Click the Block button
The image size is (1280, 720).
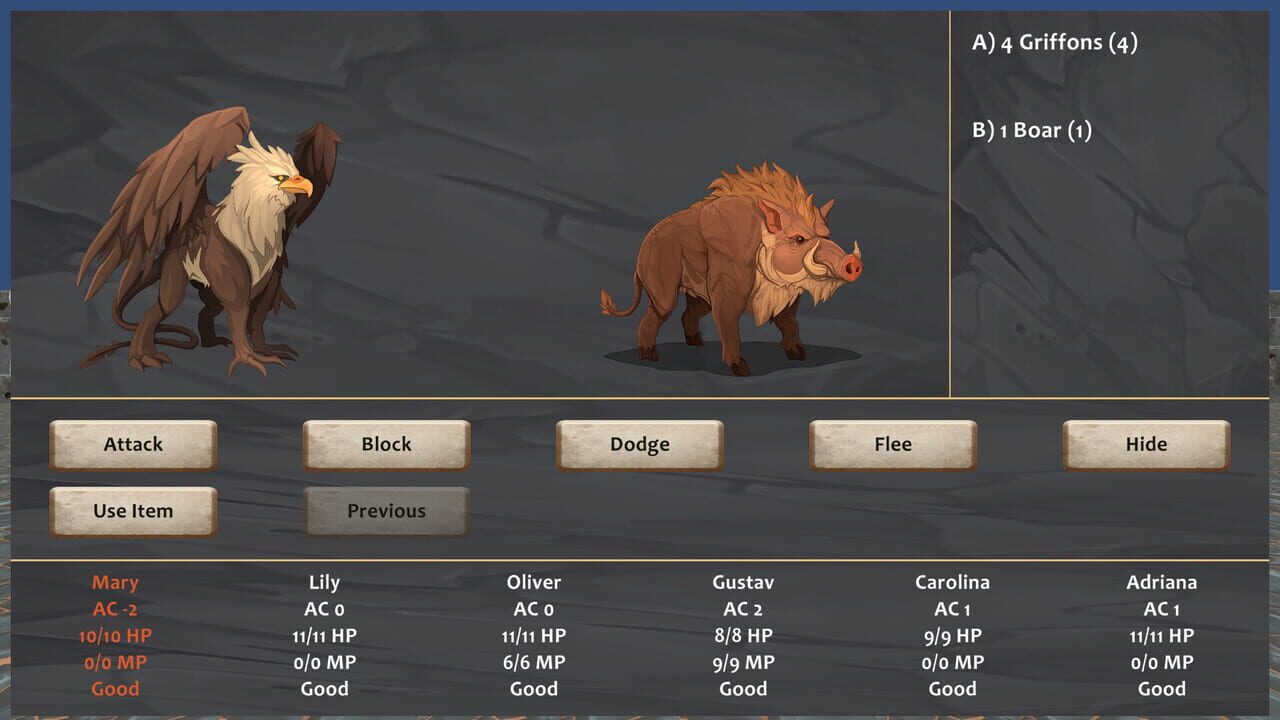point(386,444)
